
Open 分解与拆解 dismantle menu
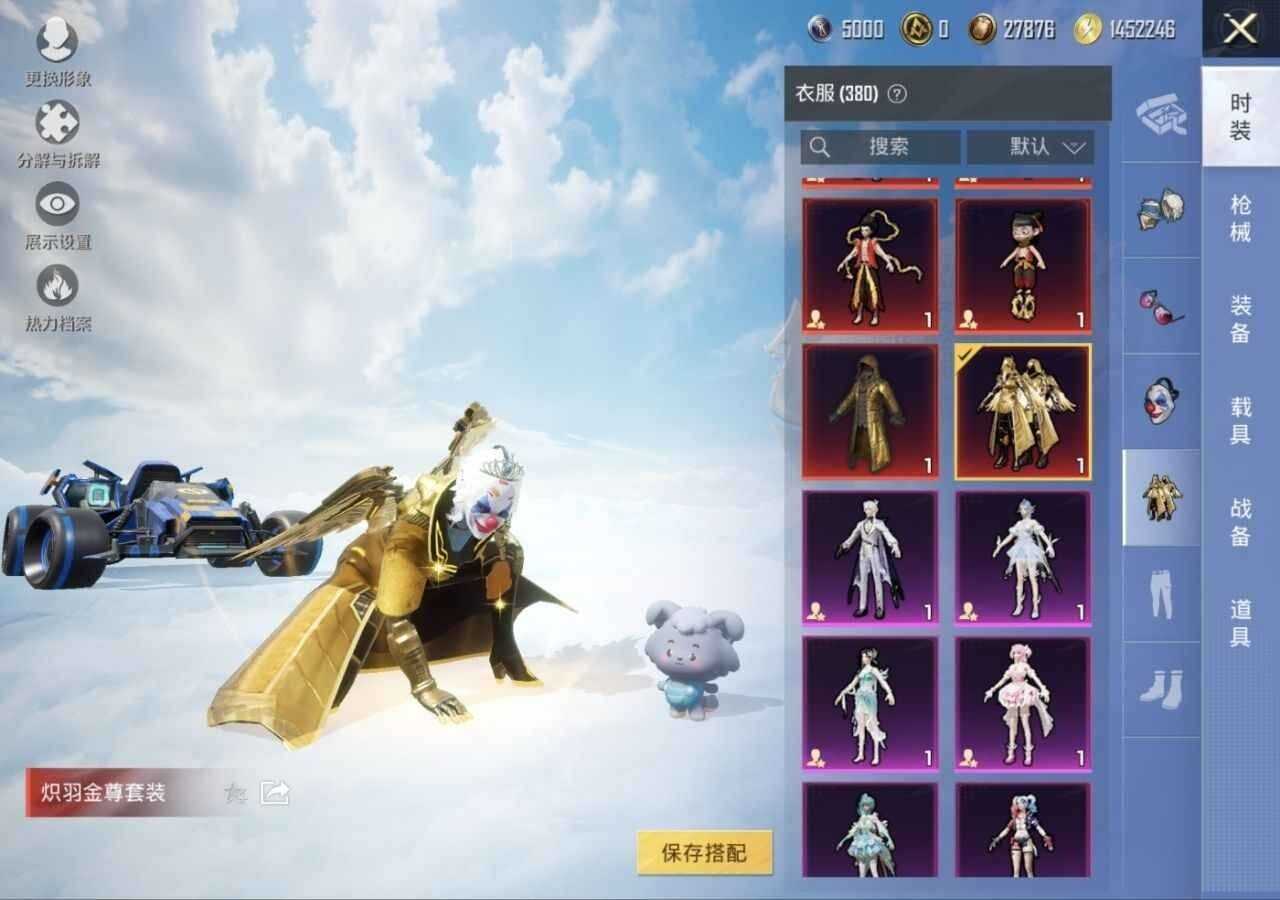(x=58, y=132)
